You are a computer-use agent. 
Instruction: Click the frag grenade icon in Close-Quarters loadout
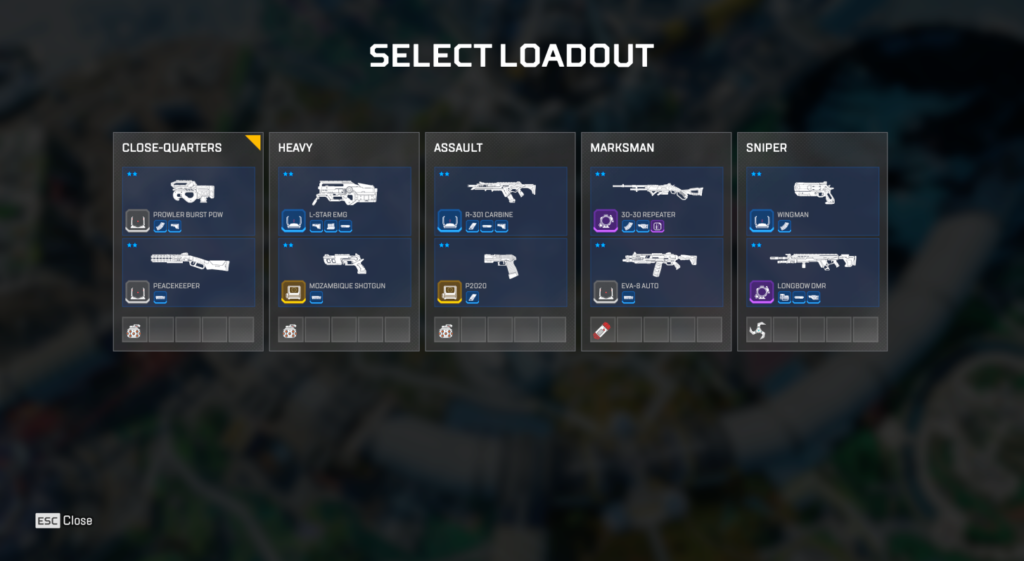coord(135,330)
